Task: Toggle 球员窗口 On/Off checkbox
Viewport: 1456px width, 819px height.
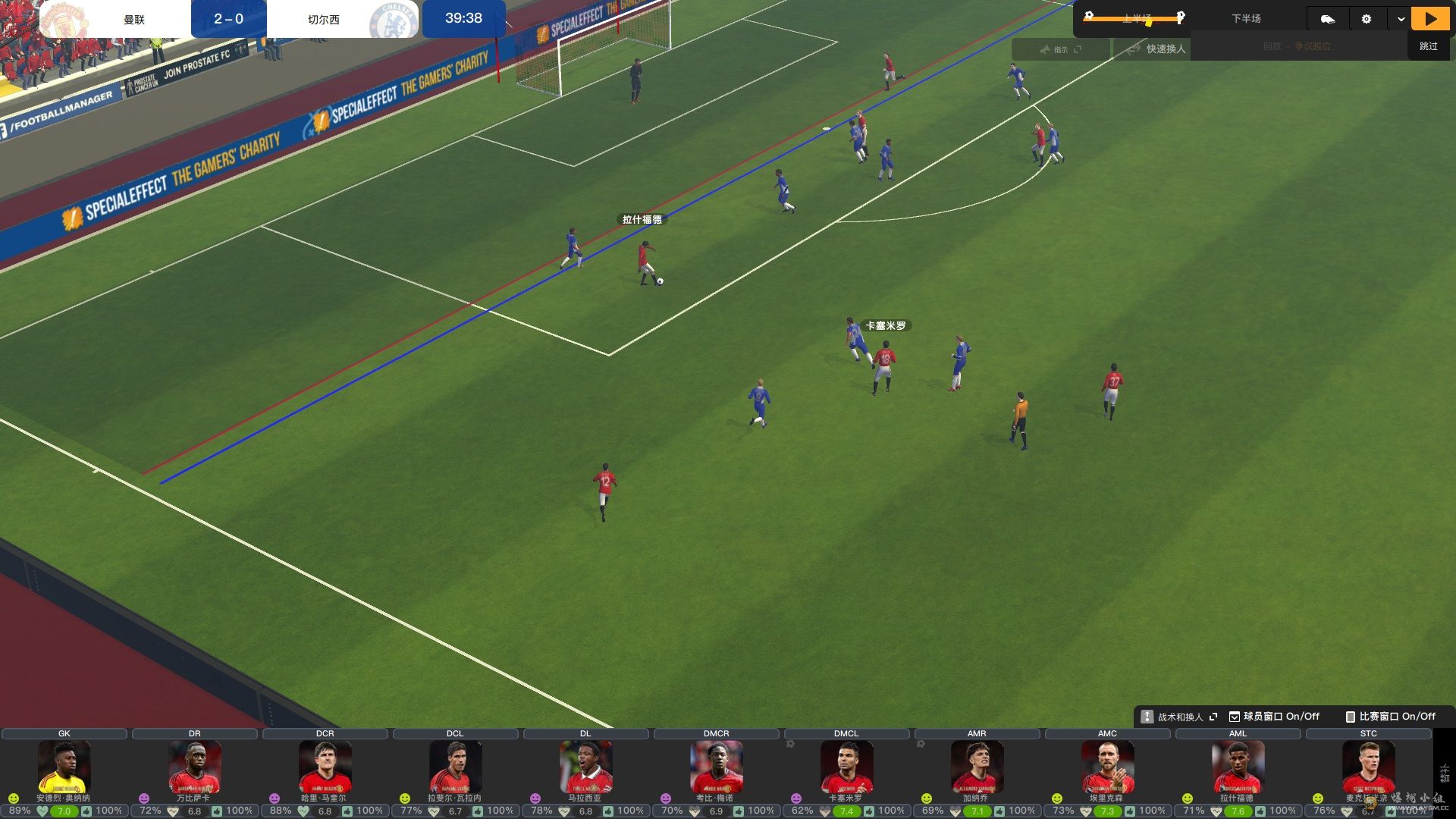Action: [1235, 717]
